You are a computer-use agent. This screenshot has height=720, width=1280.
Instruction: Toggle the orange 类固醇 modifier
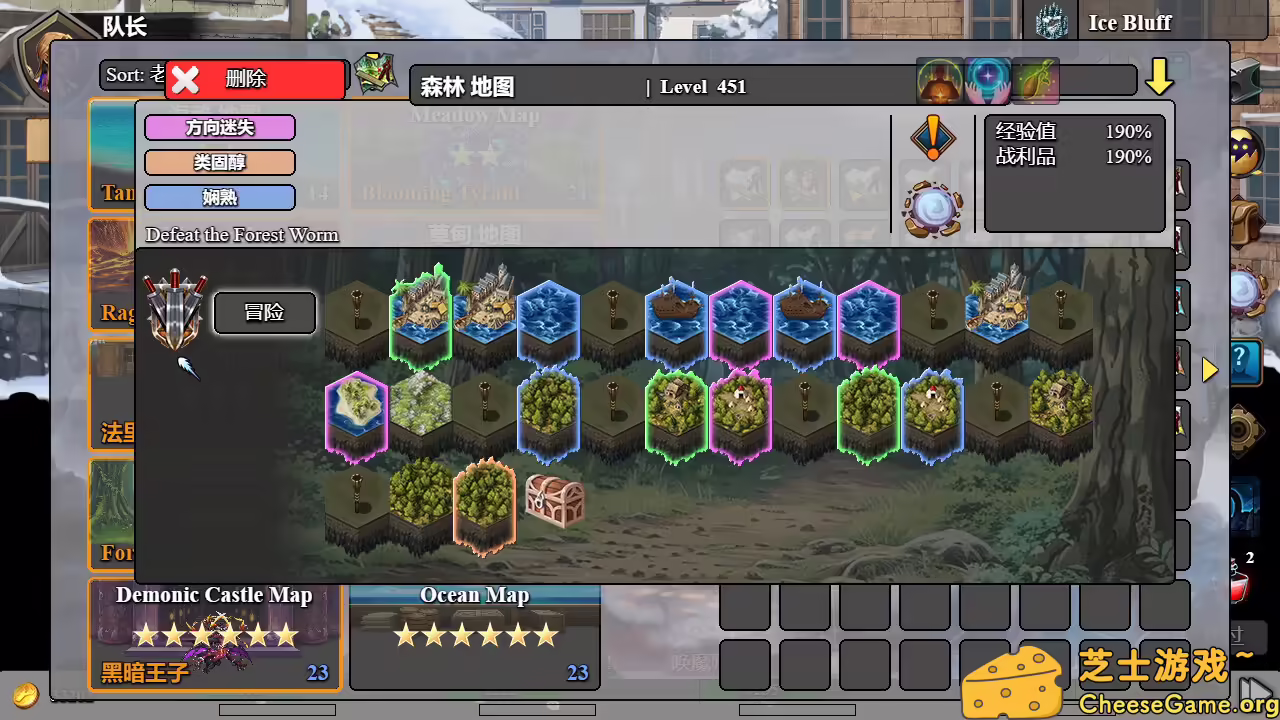[x=219, y=162]
